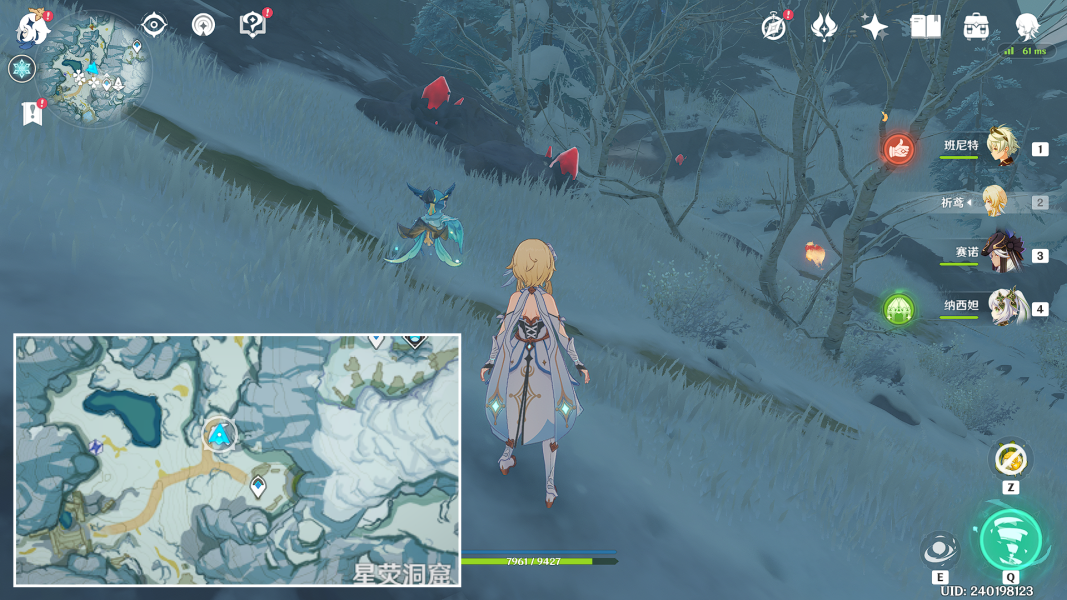Open the Paimon main menu
This screenshot has height=600, width=1067.
click(33, 28)
